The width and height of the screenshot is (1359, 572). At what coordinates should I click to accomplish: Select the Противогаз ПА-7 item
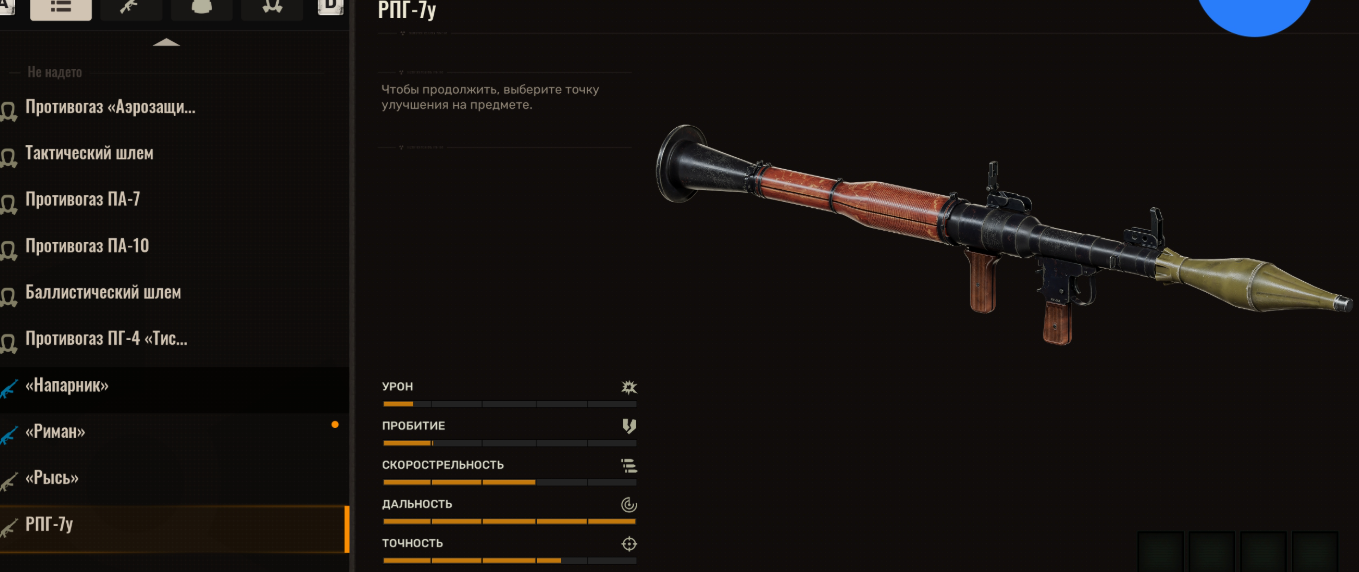[x=82, y=199]
